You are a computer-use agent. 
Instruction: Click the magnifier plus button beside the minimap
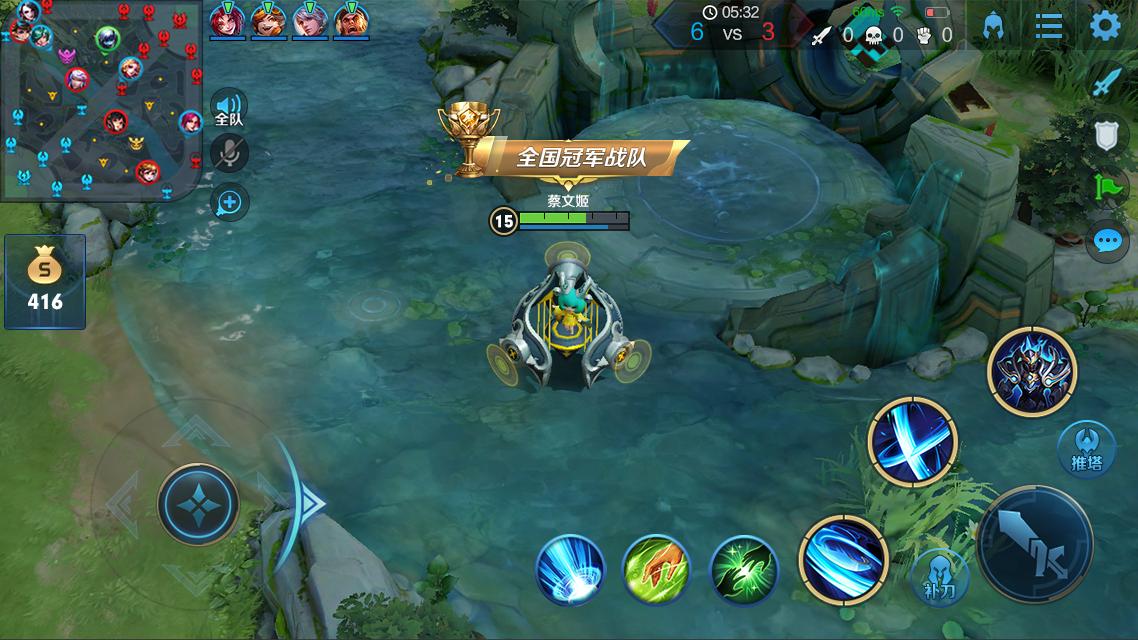(x=230, y=202)
